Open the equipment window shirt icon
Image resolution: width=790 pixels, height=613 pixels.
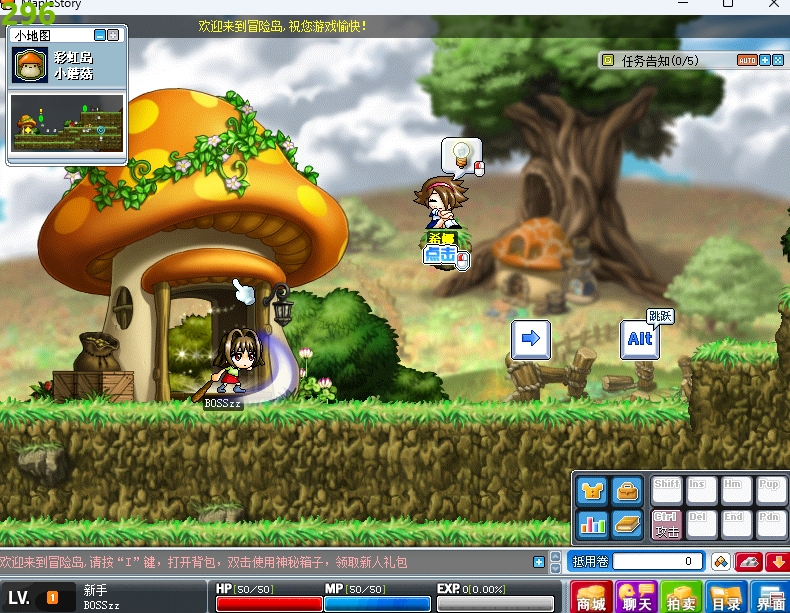point(593,490)
